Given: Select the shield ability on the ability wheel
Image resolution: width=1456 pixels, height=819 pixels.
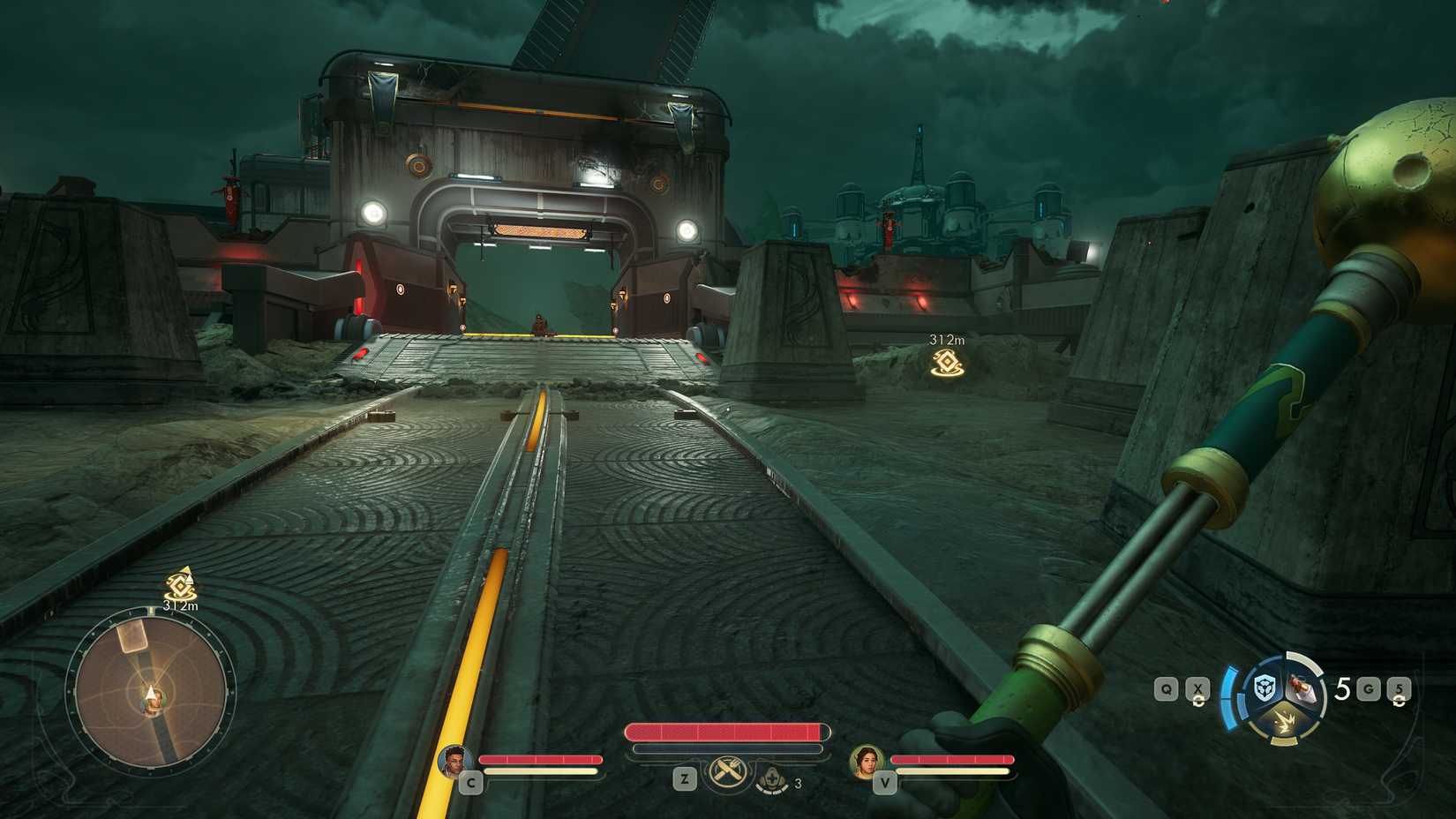Looking at the screenshot, I should [1265, 688].
